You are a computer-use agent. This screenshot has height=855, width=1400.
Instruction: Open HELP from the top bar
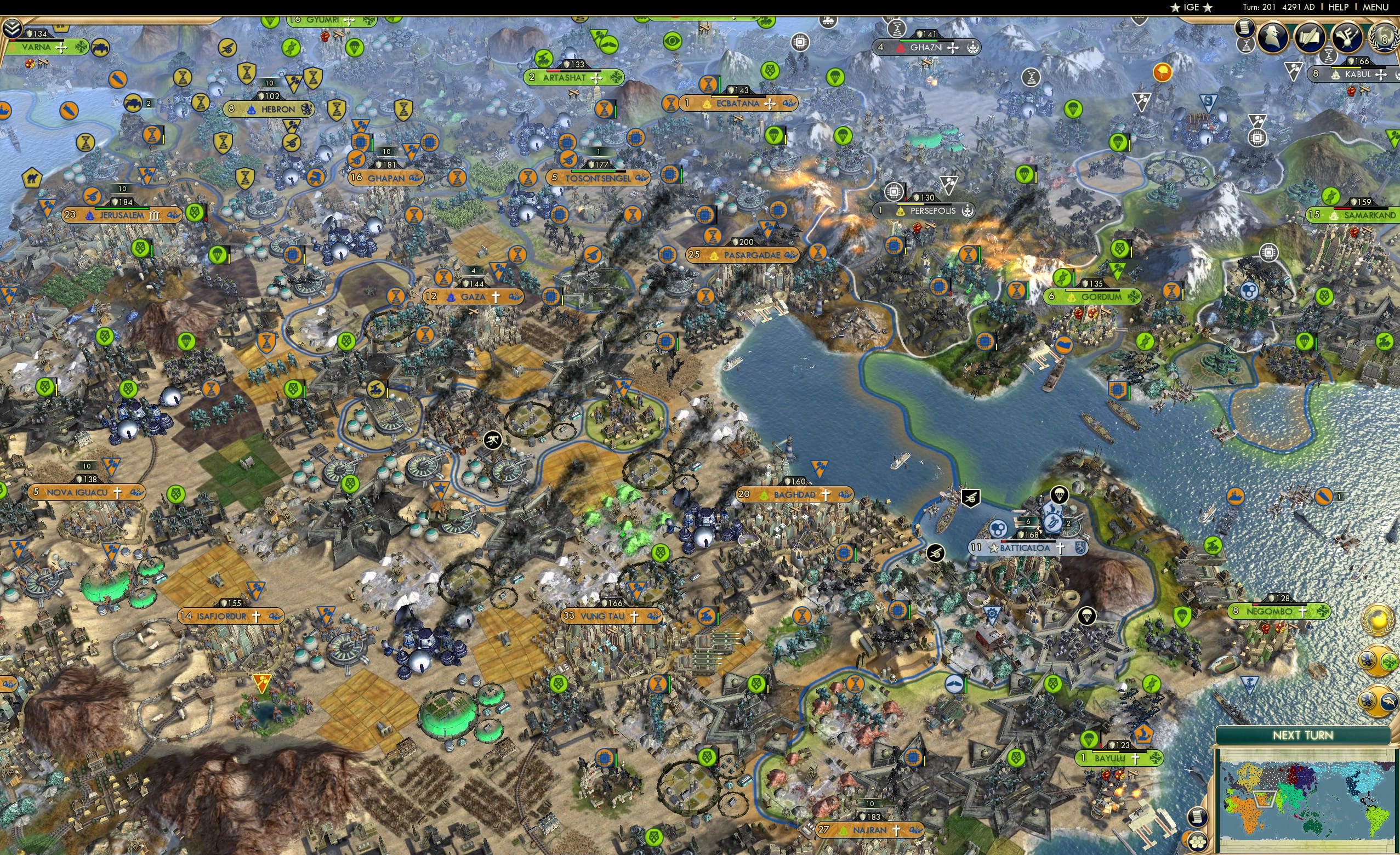tap(1339, 7)
